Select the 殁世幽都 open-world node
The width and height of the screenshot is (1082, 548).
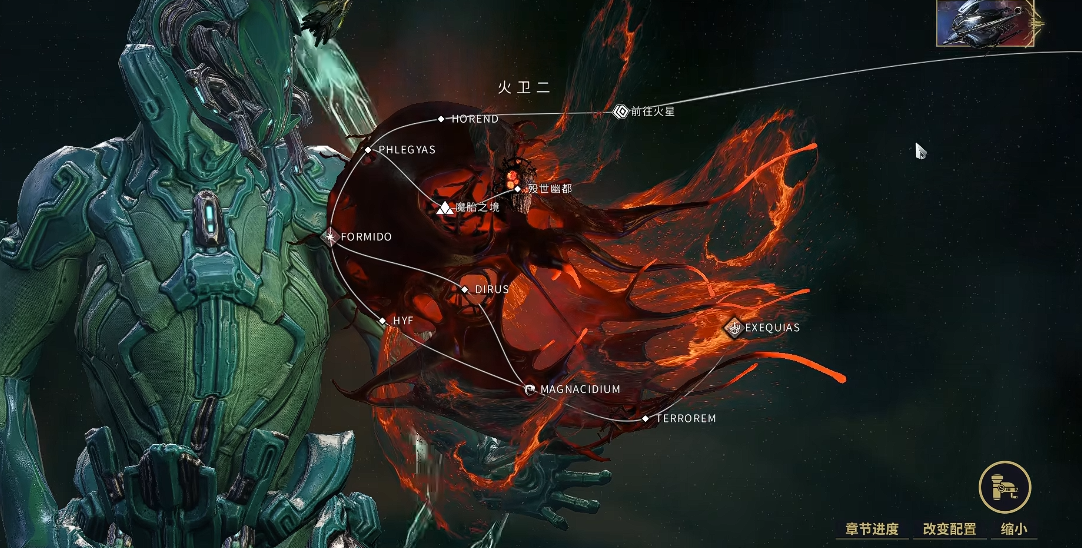coord(517,187)
